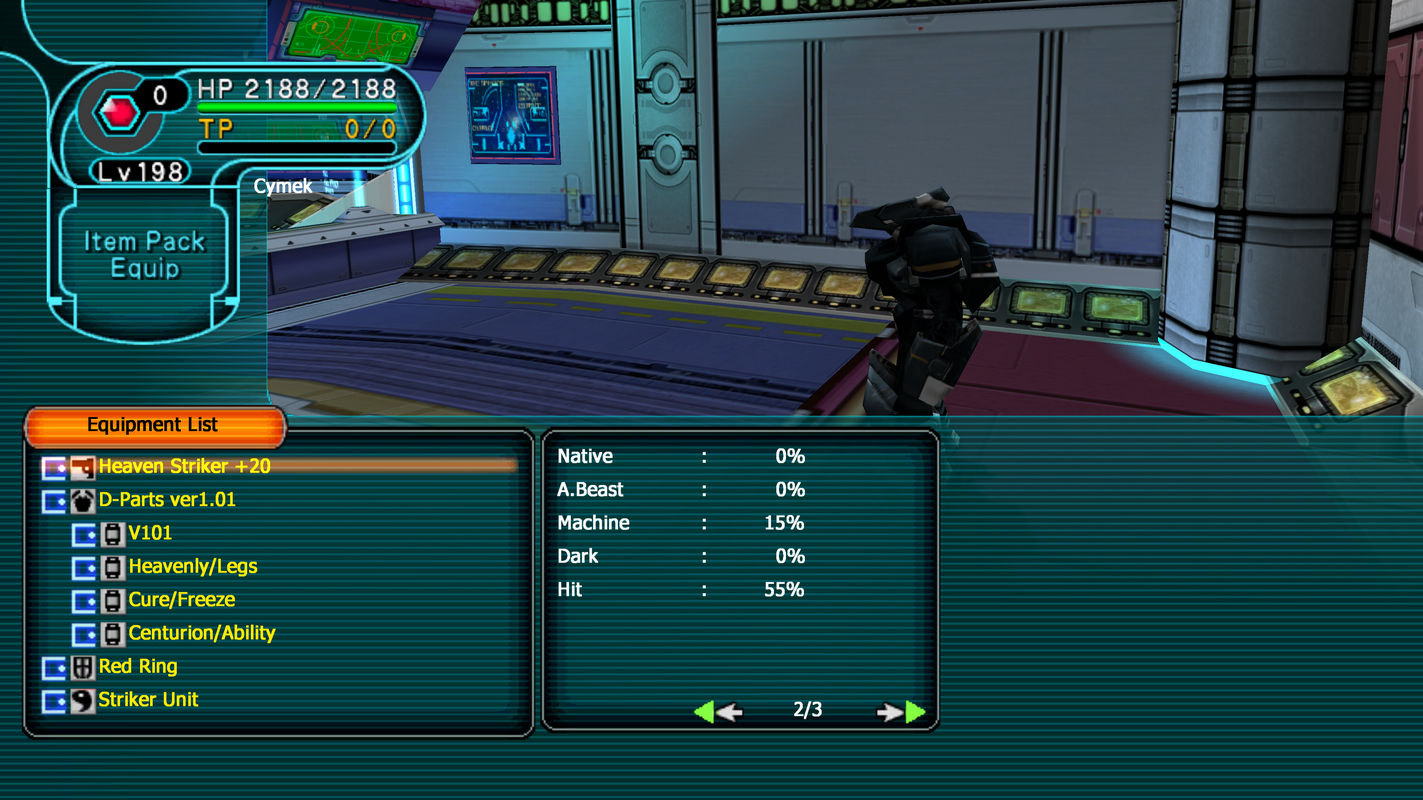Open the Item Pack menu
1423x800 pixels.
click(x=144, y=240)
